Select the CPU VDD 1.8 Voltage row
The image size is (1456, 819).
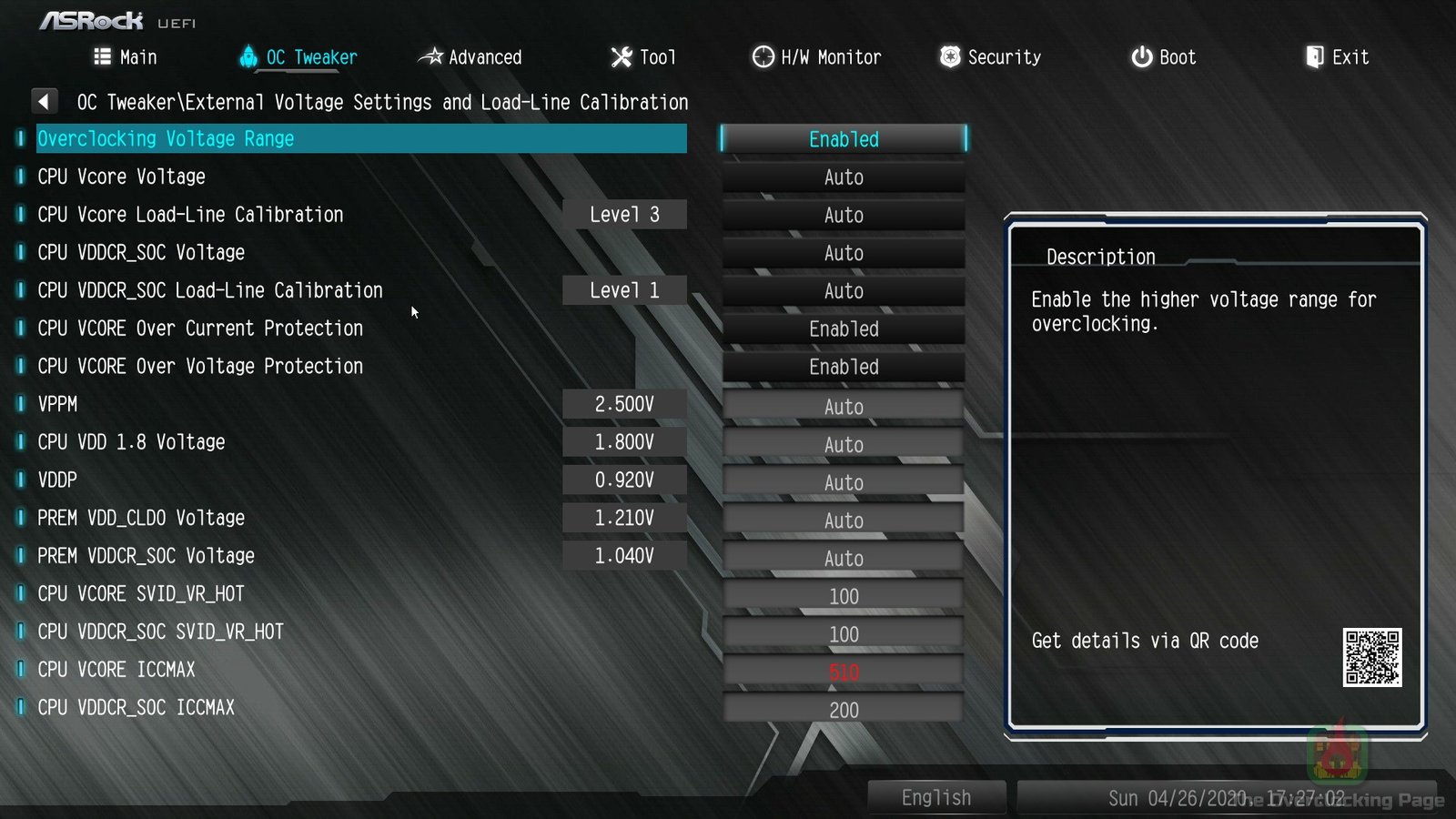point(131,442)
